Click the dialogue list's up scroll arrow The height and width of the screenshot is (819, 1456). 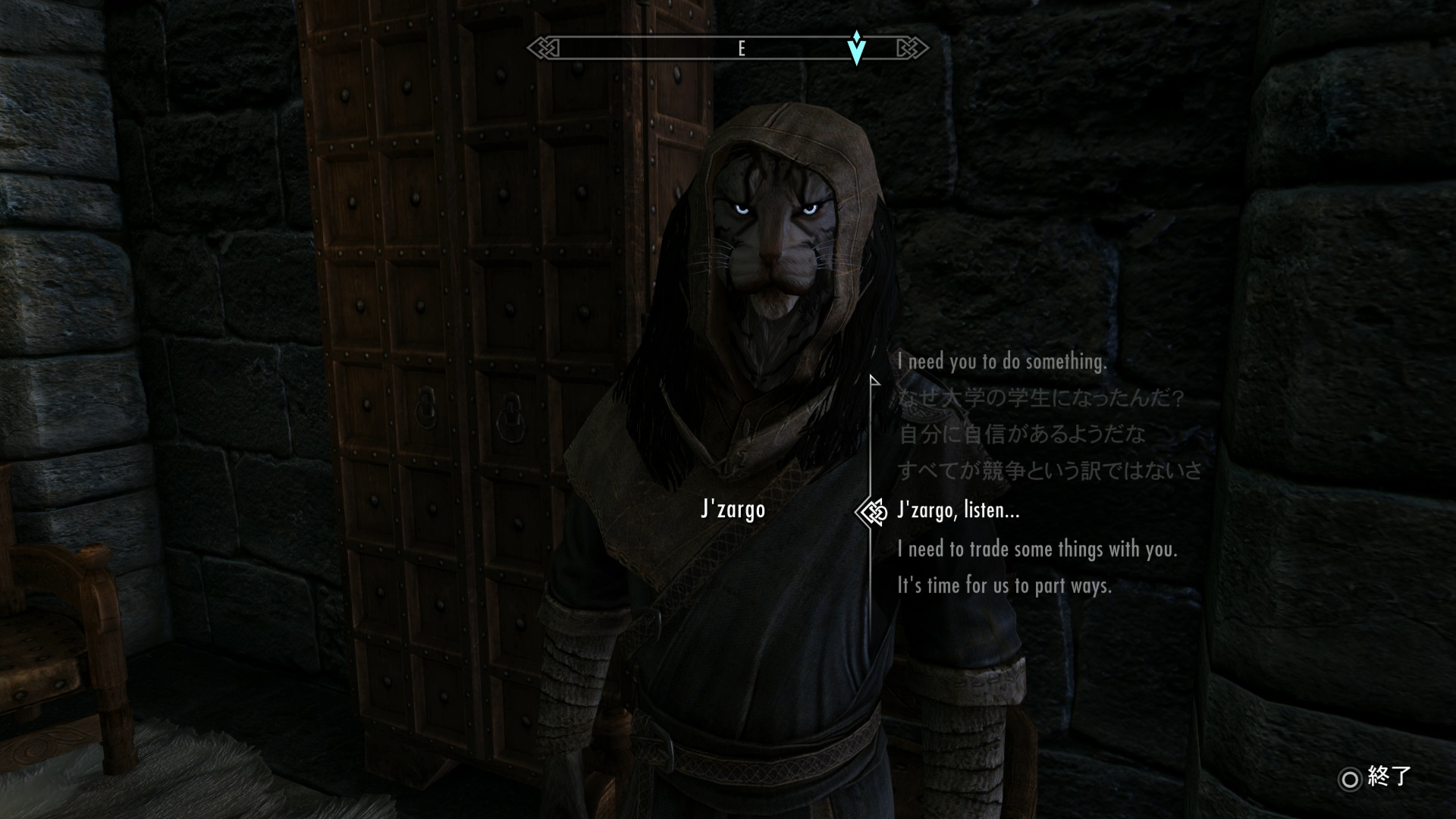(874, 380)
